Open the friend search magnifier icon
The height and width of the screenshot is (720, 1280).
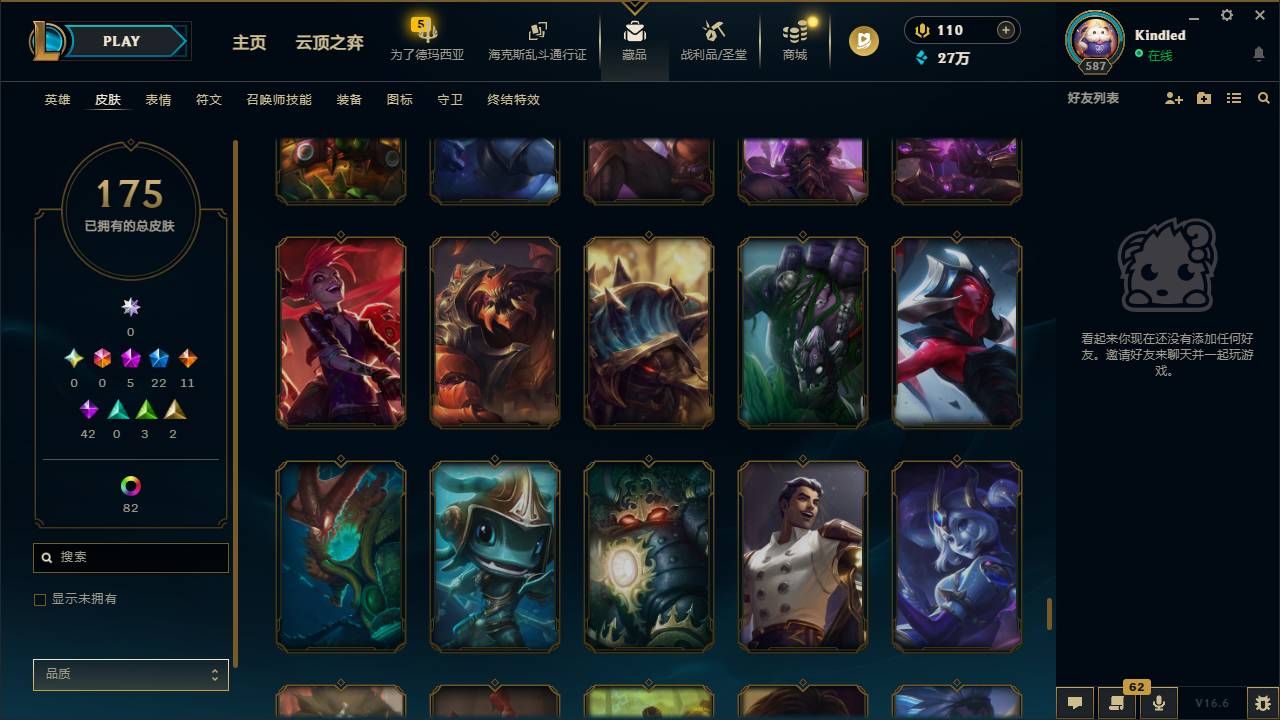(1263, 98)
